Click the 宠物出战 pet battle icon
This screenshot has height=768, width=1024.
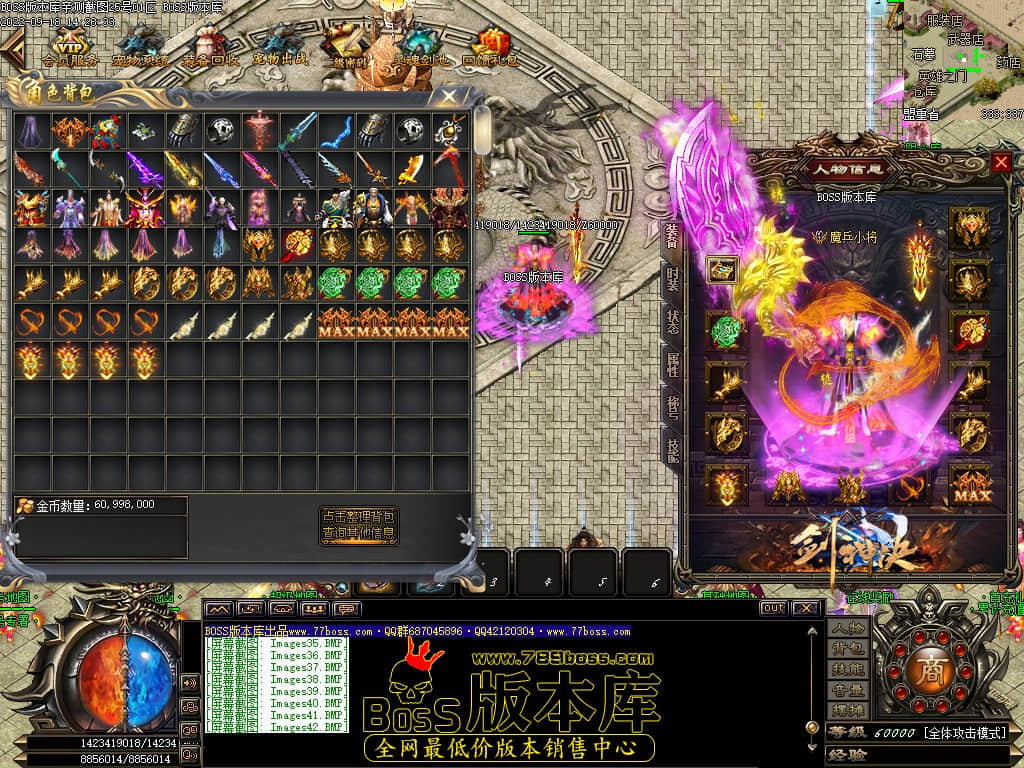tap(280, 46)
